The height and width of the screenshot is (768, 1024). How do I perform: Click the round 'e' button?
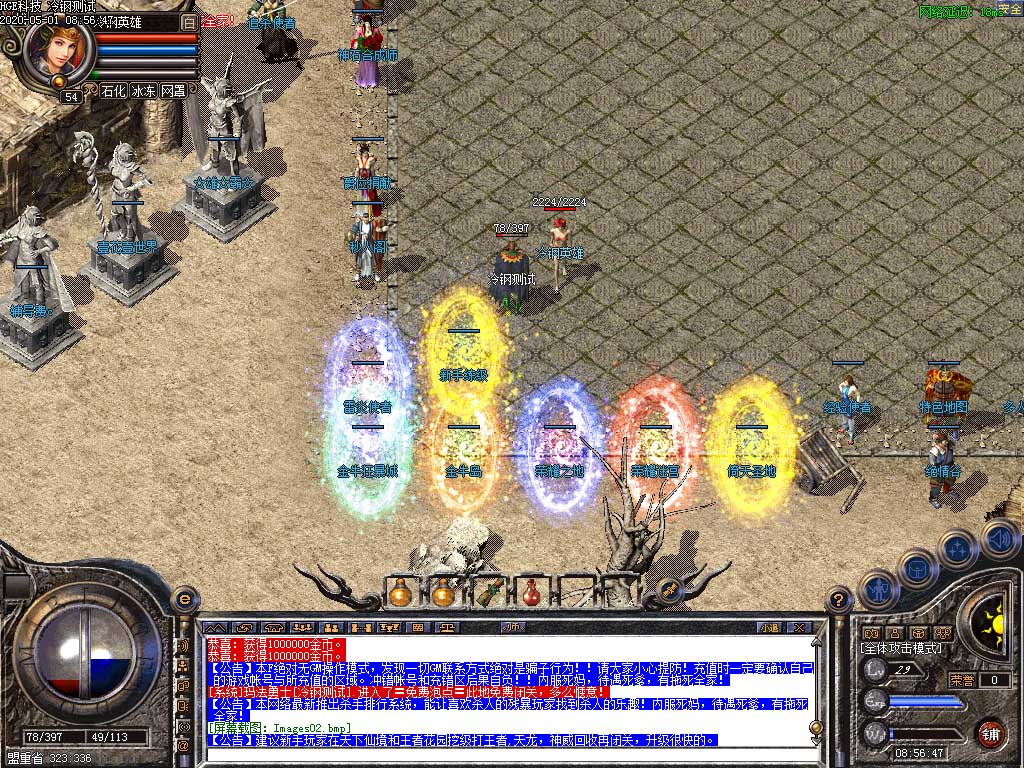coord(184,599)
